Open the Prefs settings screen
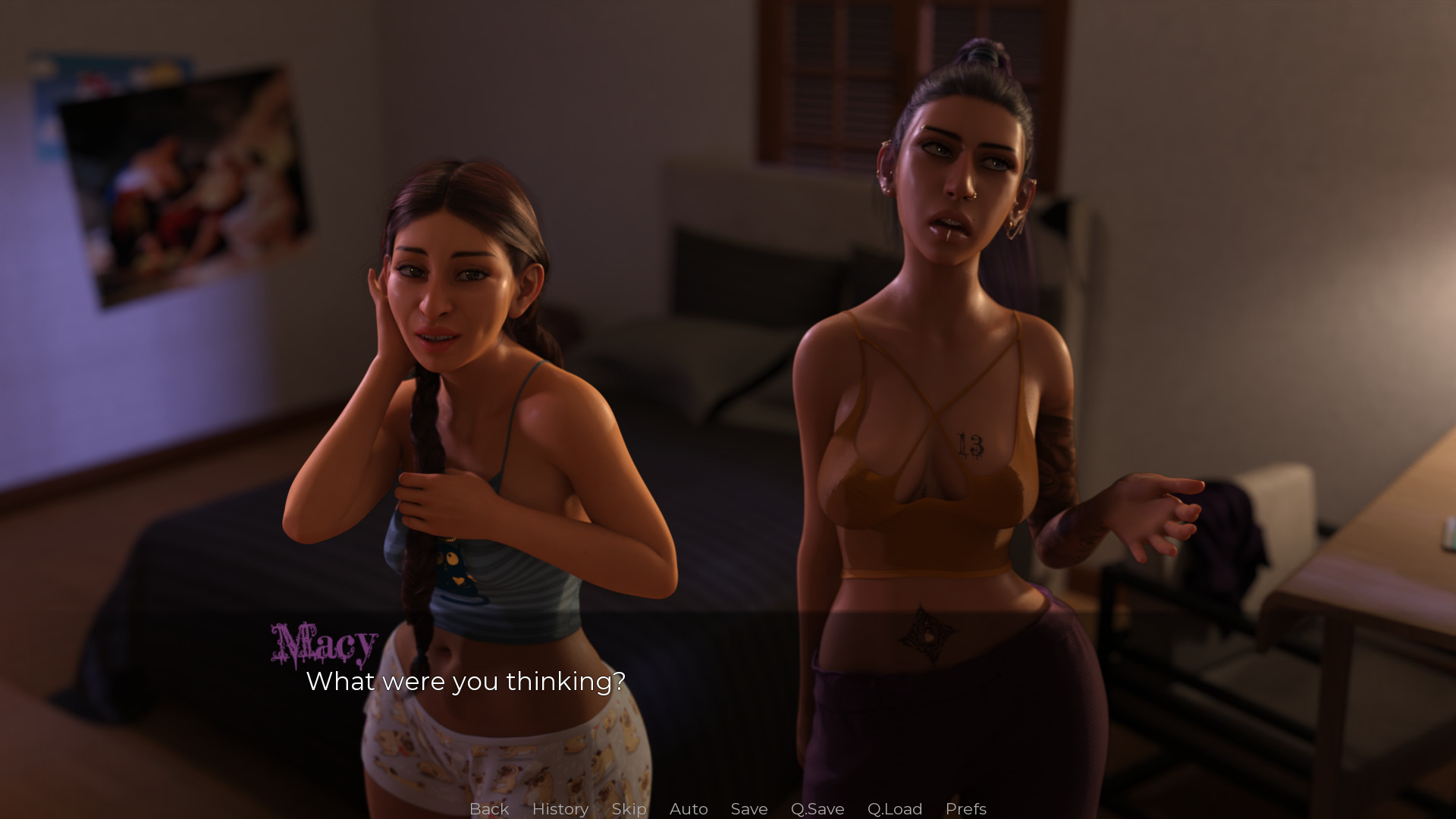 pos(965,808)
